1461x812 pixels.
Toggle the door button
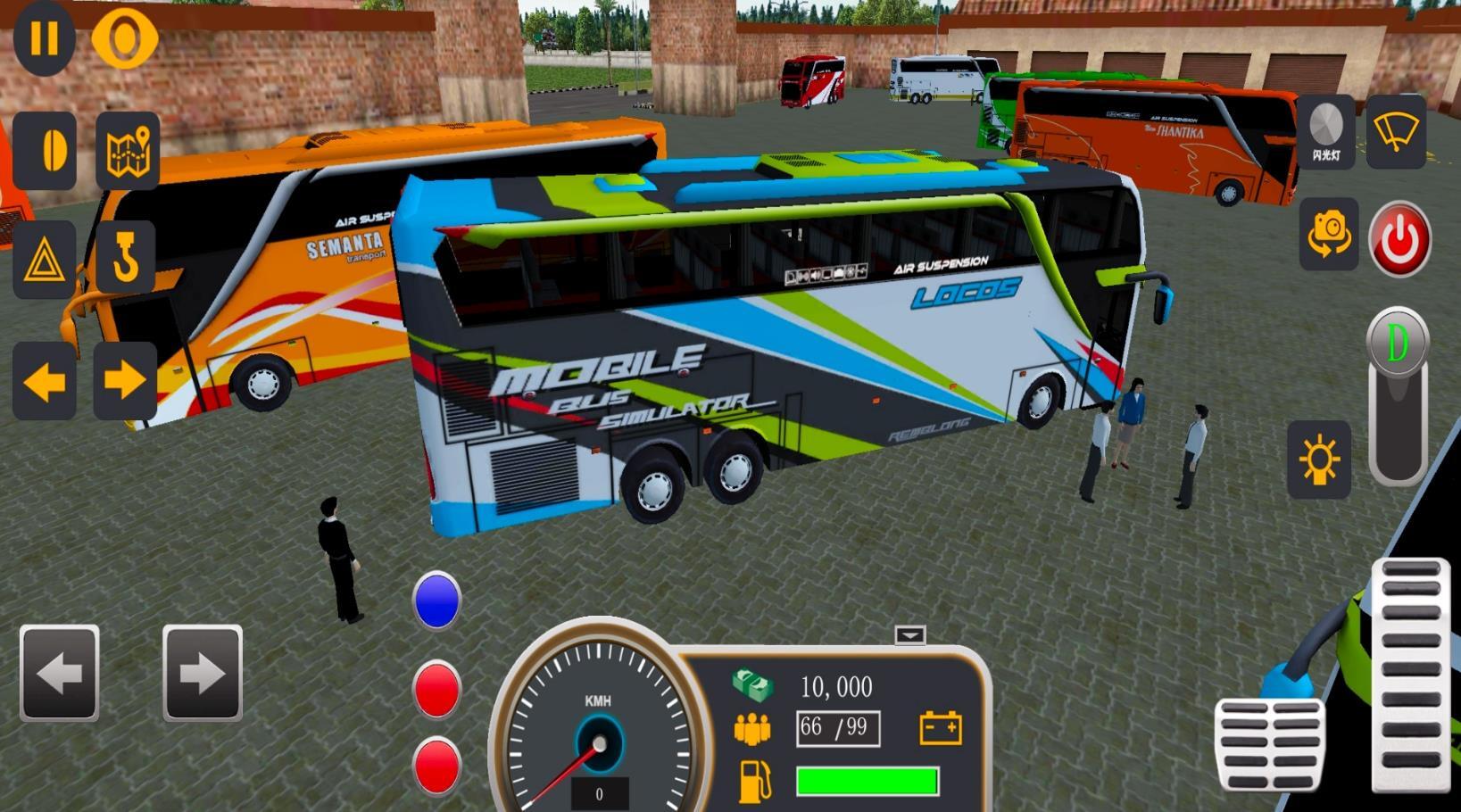click(45, 151)
